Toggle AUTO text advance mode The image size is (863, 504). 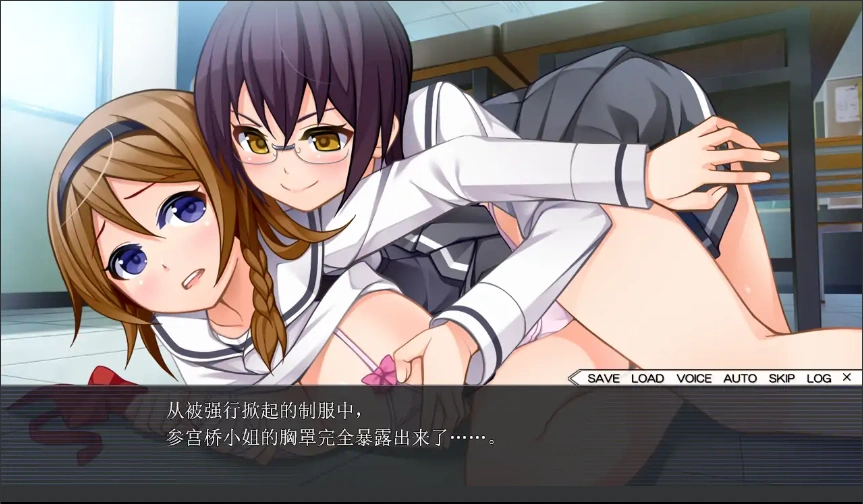tap(740, 378)
